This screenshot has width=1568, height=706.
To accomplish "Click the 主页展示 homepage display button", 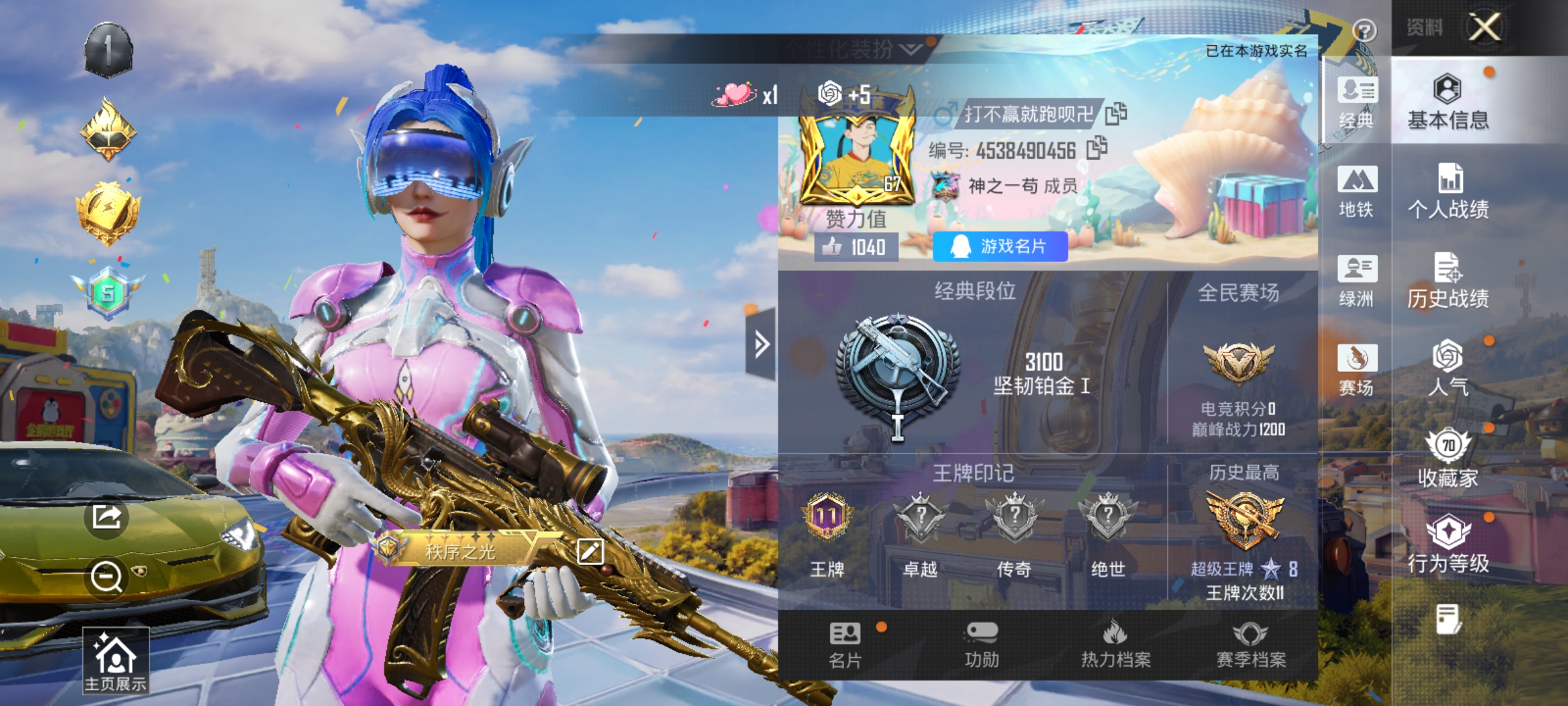I will tap(116, 660).
